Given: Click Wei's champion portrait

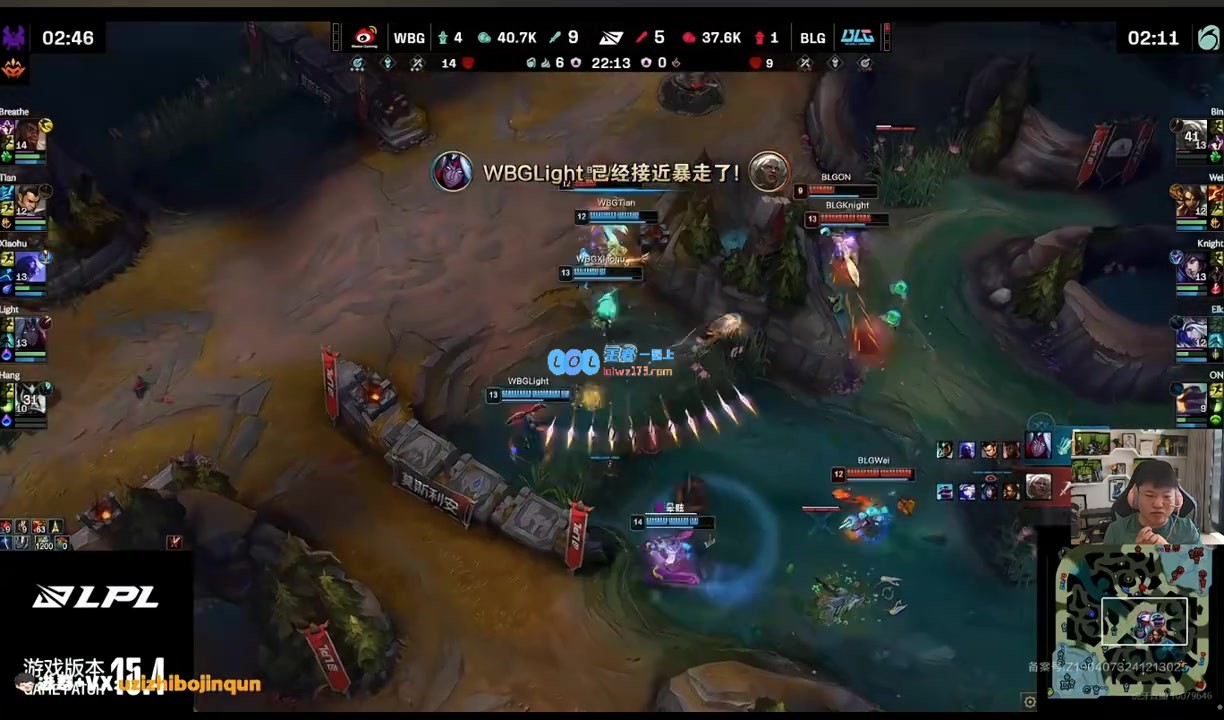Looking at the screenshot, I should coord(1192,201).
